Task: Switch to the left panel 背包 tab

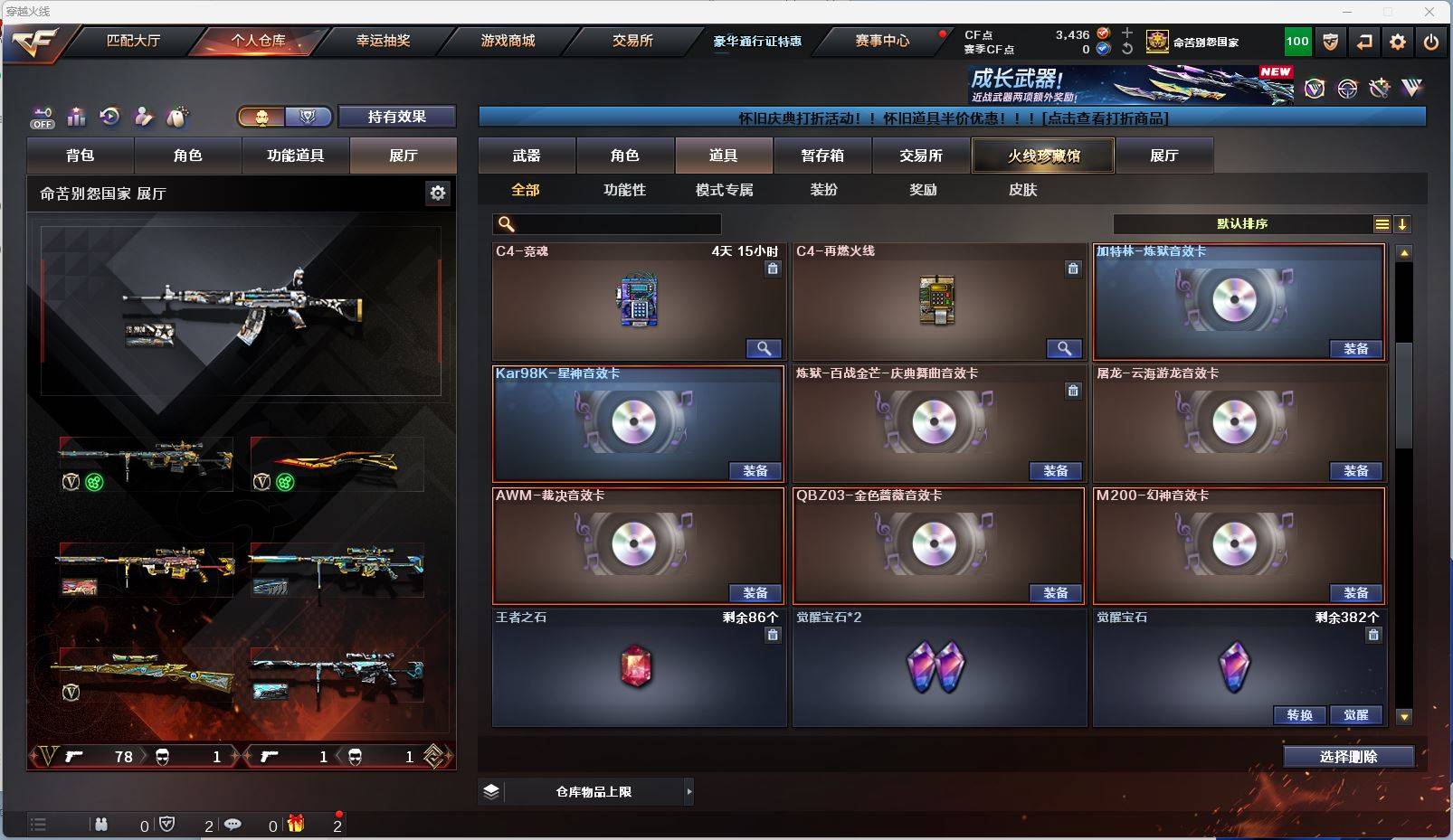Action: [81, 156]
